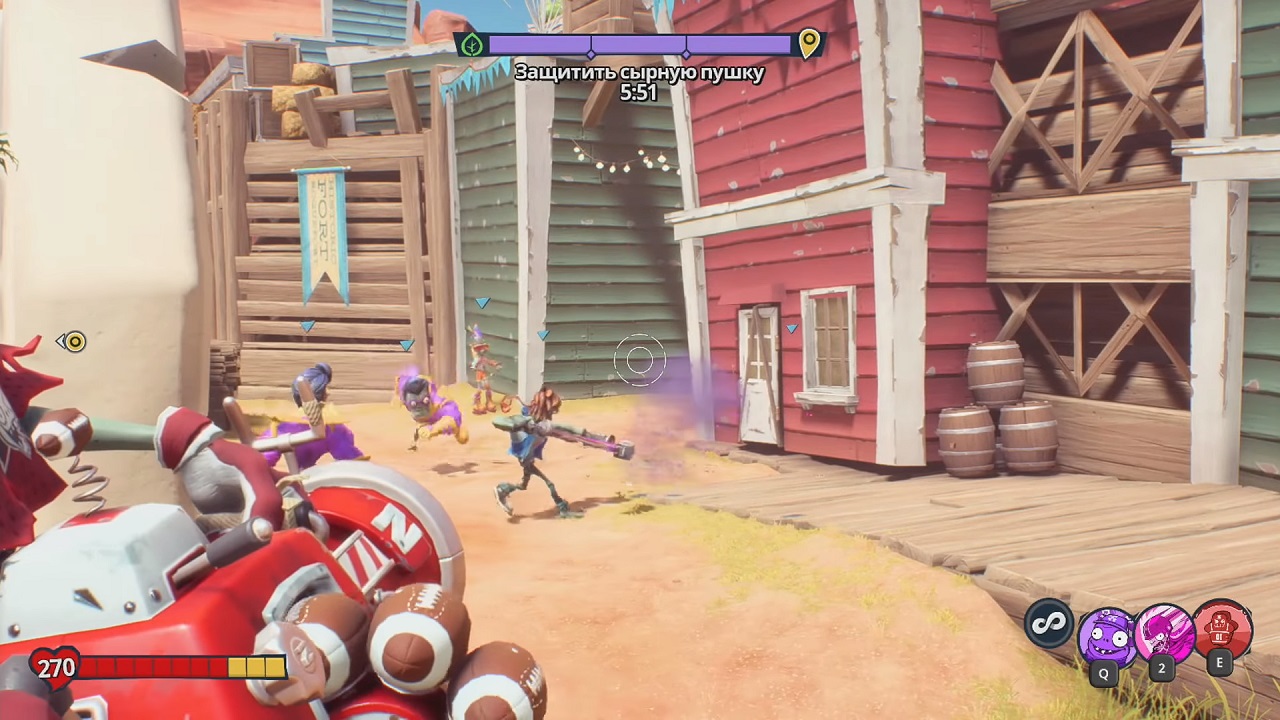Viewport: 1280px width, 720px height.
Task: Click the infinite ammo infinity icon
Action: [1049, 623]
